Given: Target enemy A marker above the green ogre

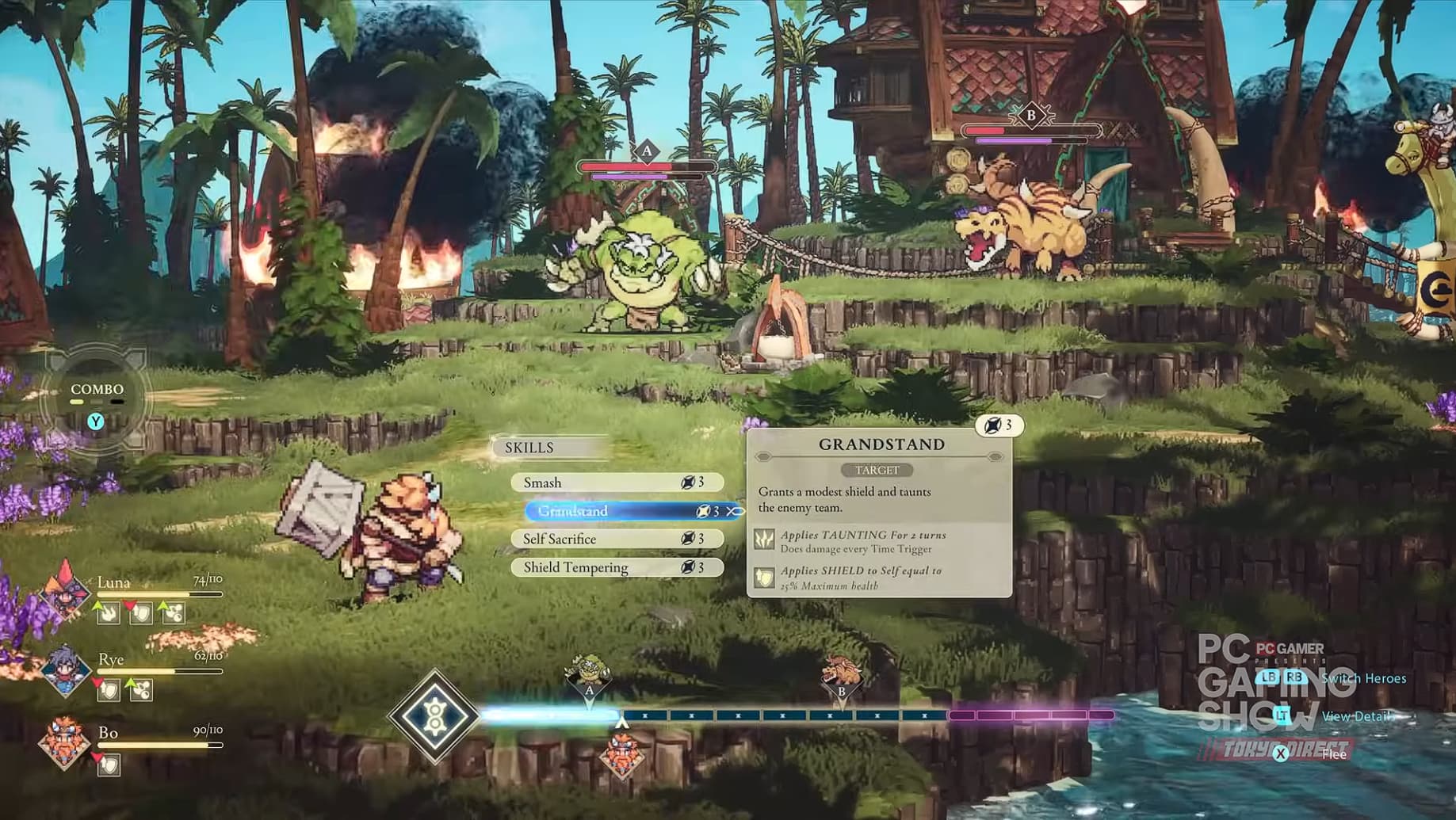Looking at the screenshot, I should click(647, 151).
